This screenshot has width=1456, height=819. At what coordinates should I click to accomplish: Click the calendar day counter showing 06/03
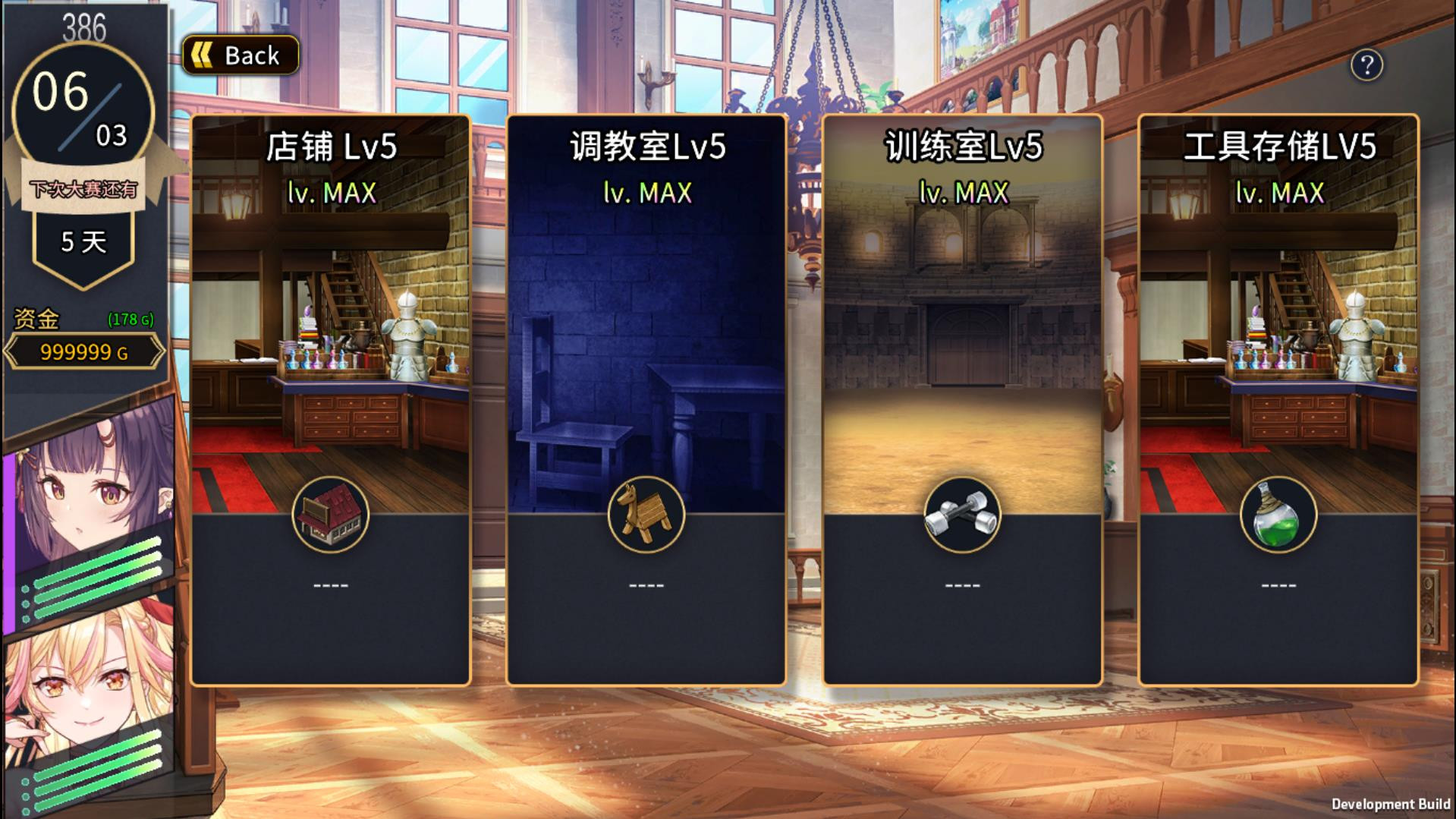point(83,106)
